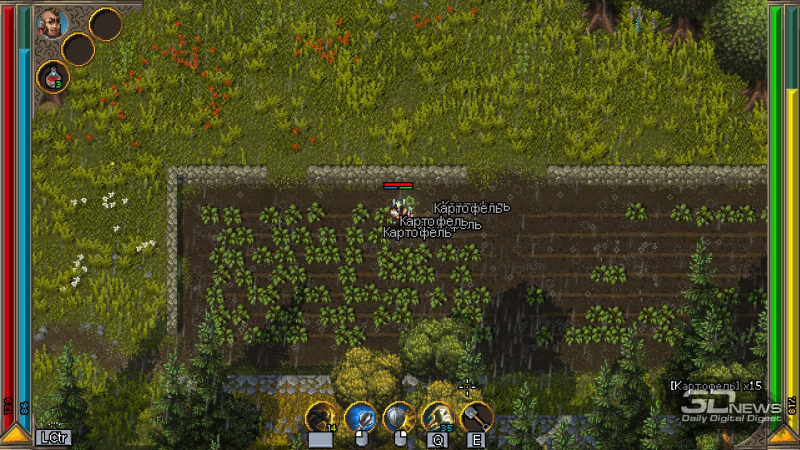Image resolution: width=800 pixels, height=450 pixels.
Task: Use the red health potion slot
Action: (x=52, y=75)
